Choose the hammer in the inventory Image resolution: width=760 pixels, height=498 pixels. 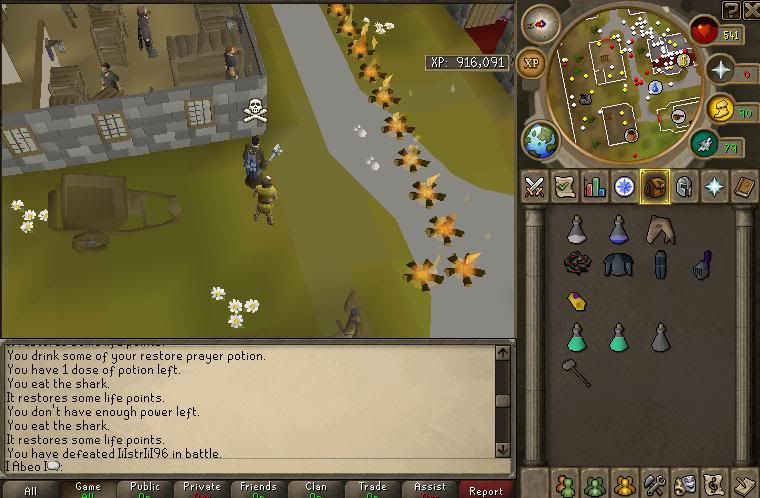[x=576, y=373]
